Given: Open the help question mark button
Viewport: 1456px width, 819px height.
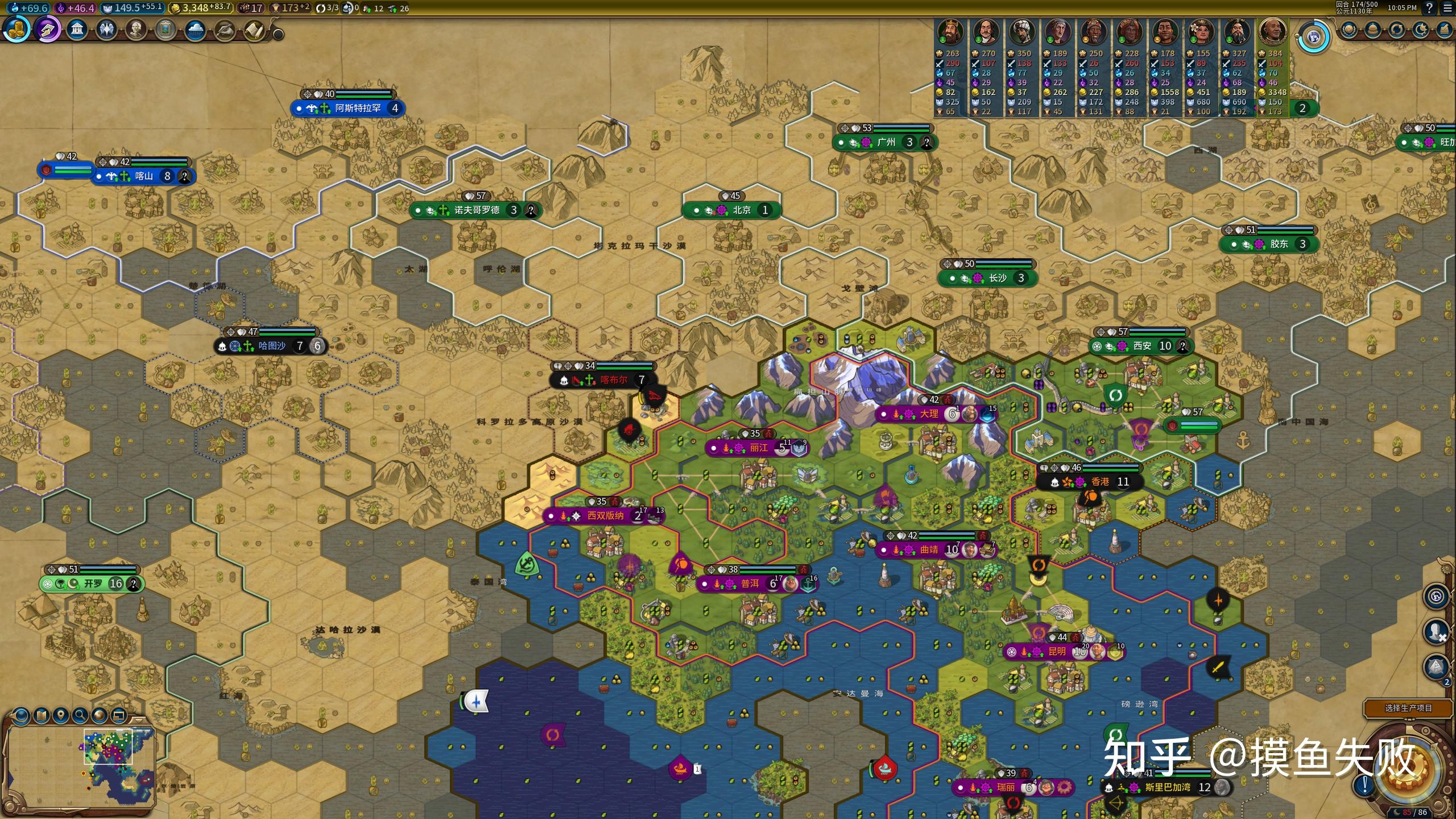Looking at the screenshot, I should pos(1429,8).
